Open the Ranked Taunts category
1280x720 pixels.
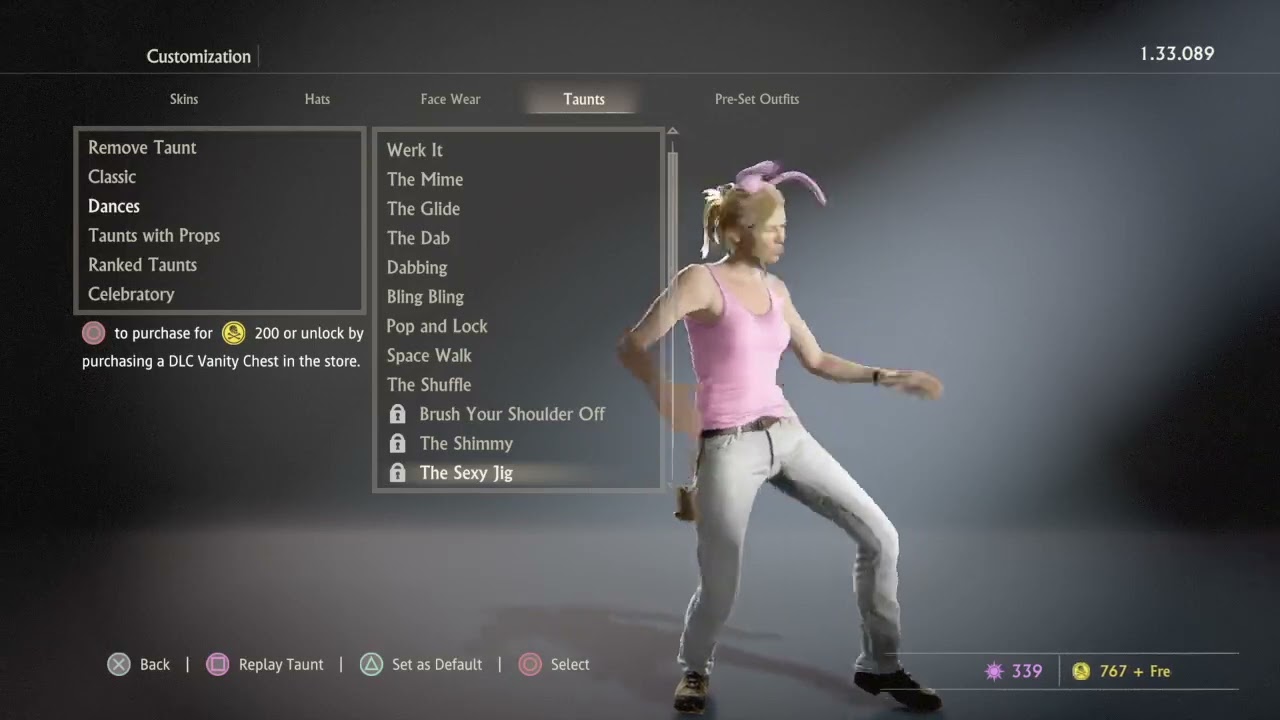click(x=142, y=265)
